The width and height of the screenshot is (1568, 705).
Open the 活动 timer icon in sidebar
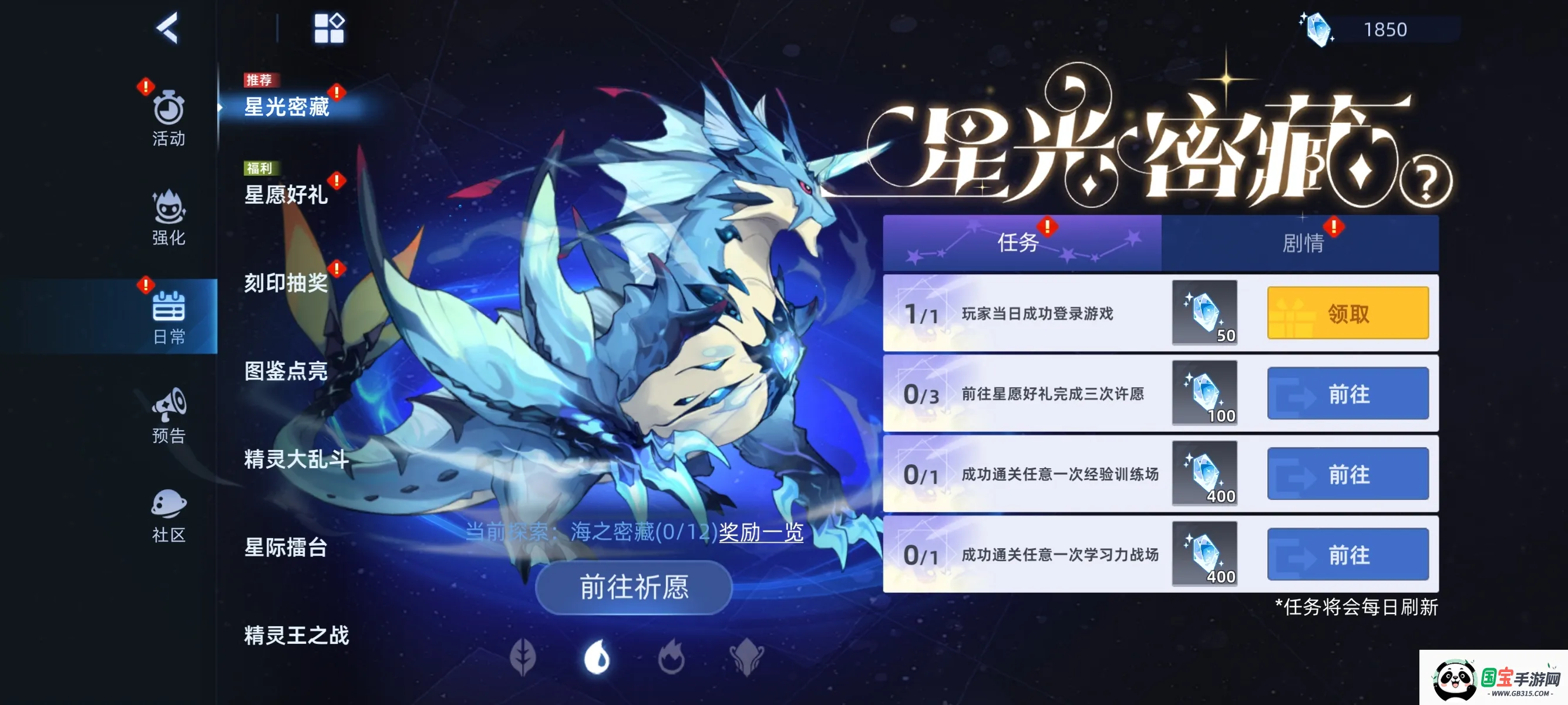tap(169, 116)
